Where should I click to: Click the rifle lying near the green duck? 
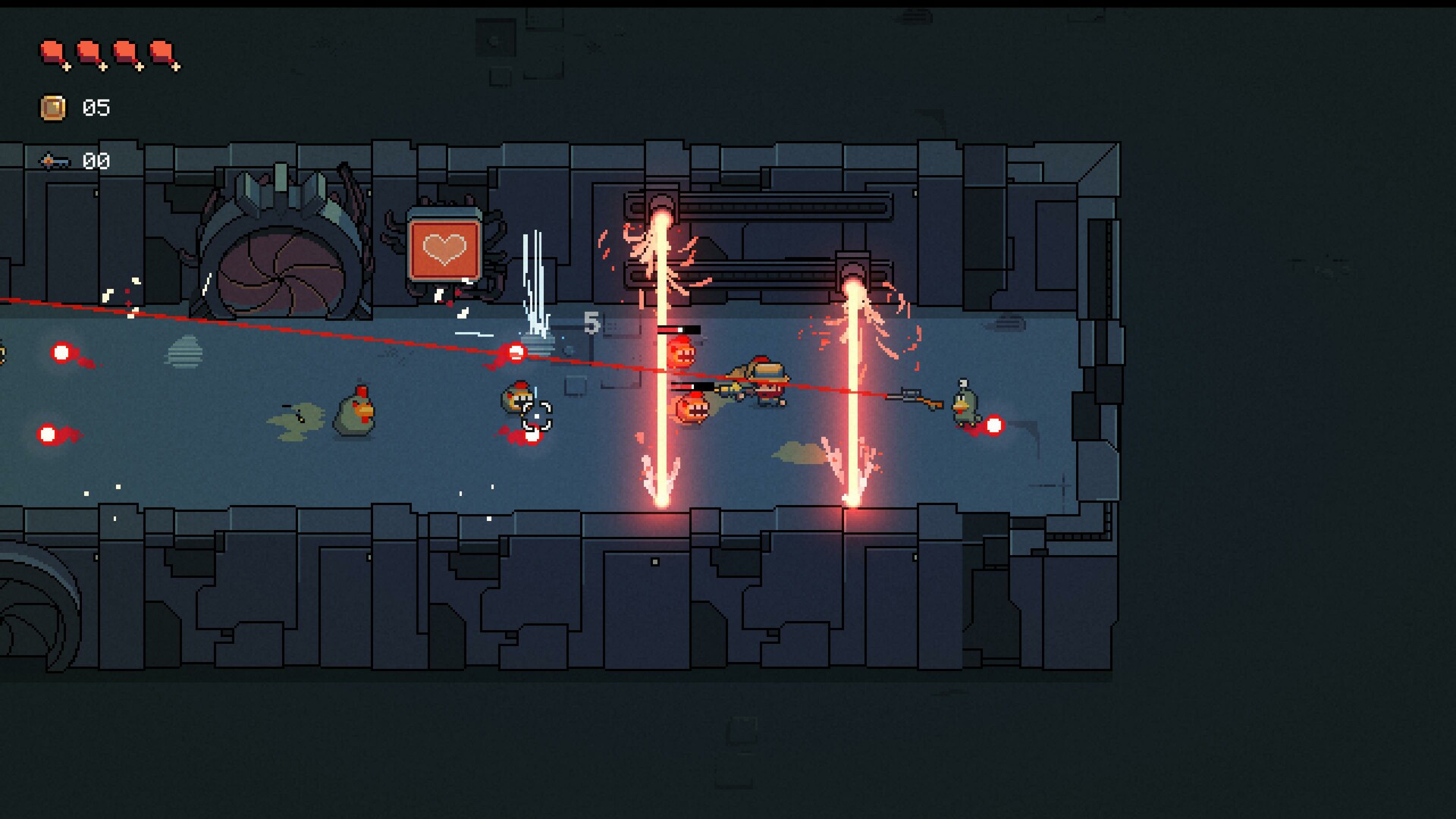pos(915,396)
